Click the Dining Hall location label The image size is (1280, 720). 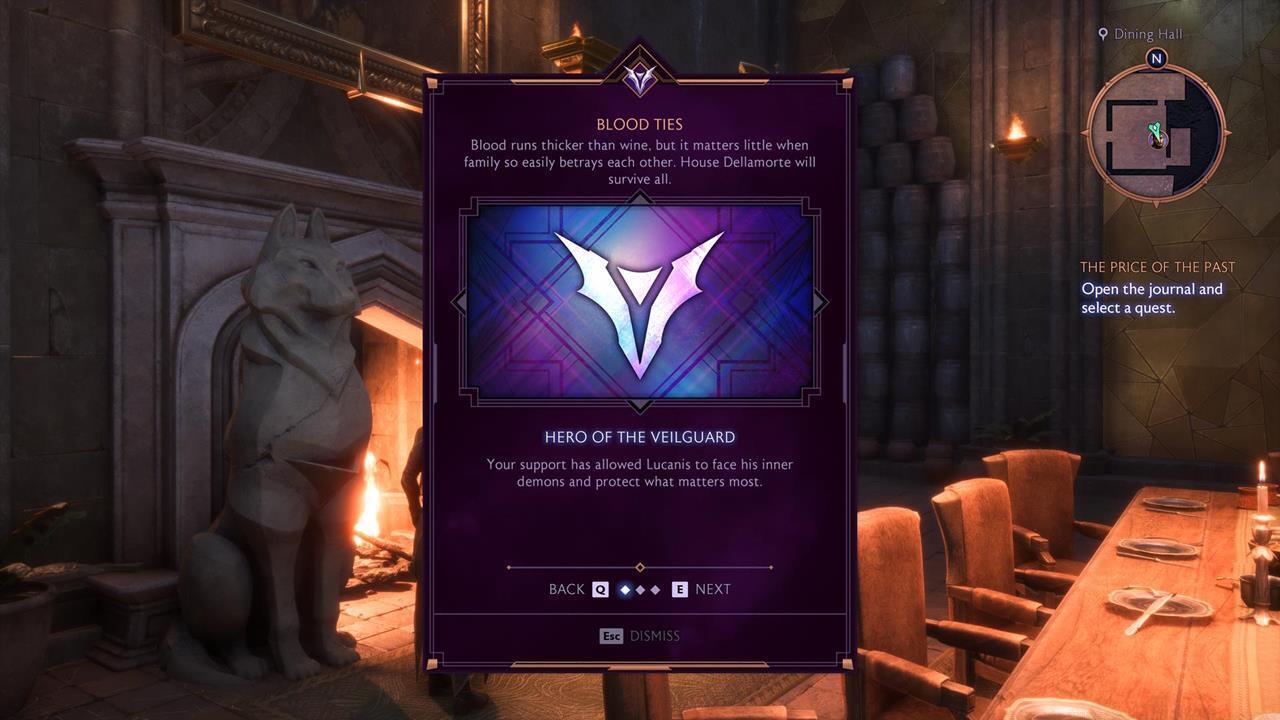tap(1148, 33)
